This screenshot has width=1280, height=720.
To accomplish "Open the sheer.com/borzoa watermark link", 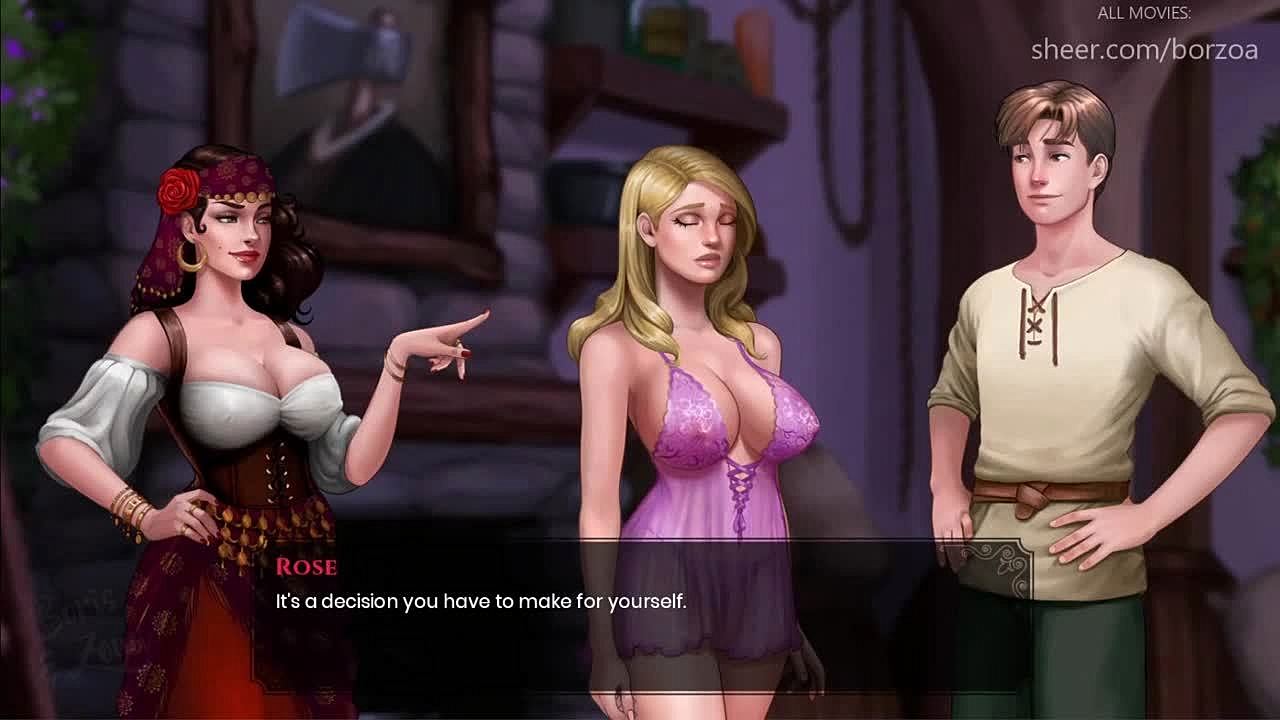I will (x=1144, y=49).
